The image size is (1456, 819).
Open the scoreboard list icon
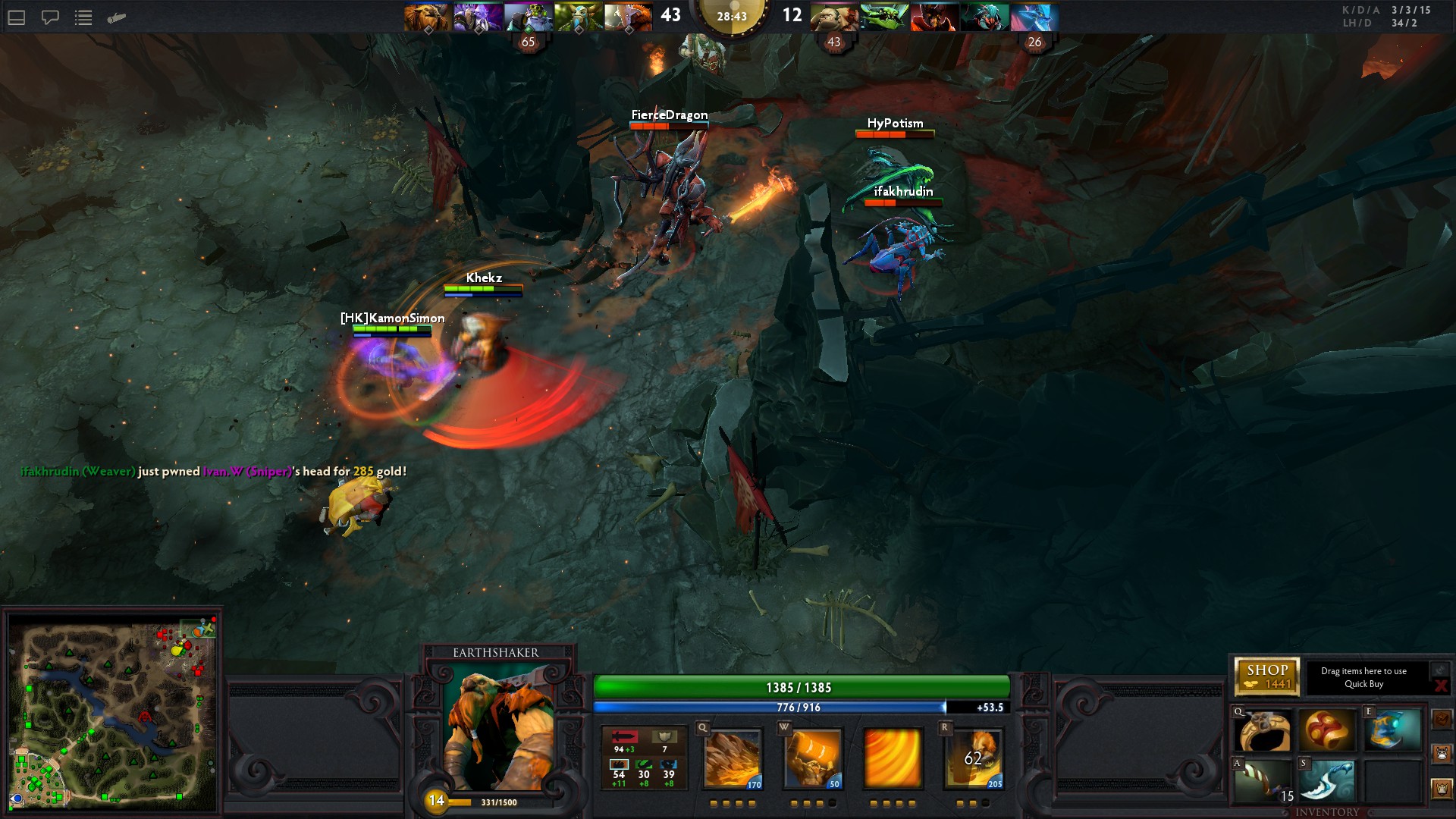pos(83,17)
